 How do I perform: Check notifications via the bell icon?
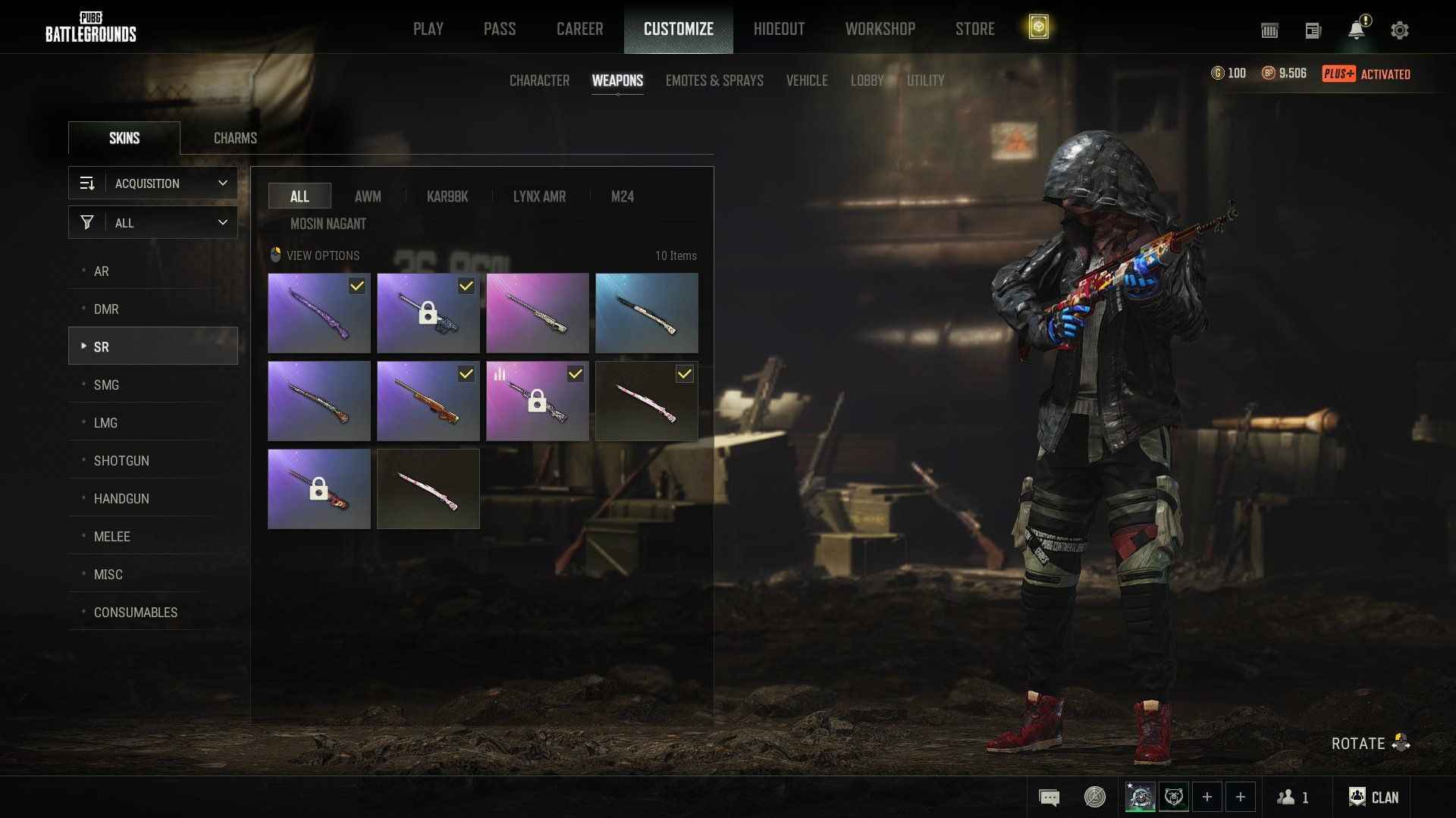tap(1356, 30)
